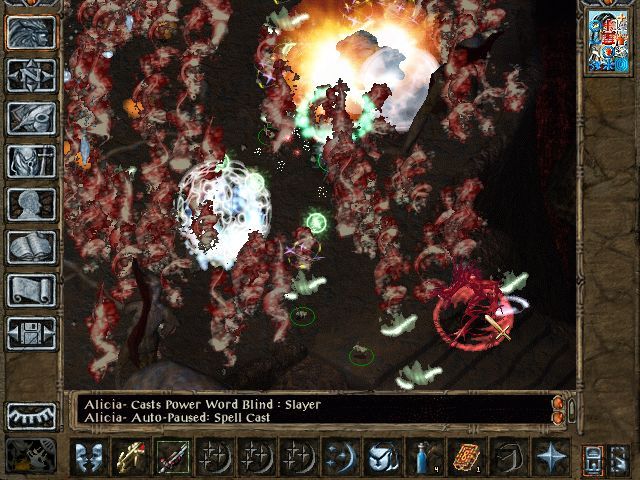The height and width of the screenshot is (480, 640).
Task: Use the scroll quick item
Action: pyautogui.click(x=466, y=457)
